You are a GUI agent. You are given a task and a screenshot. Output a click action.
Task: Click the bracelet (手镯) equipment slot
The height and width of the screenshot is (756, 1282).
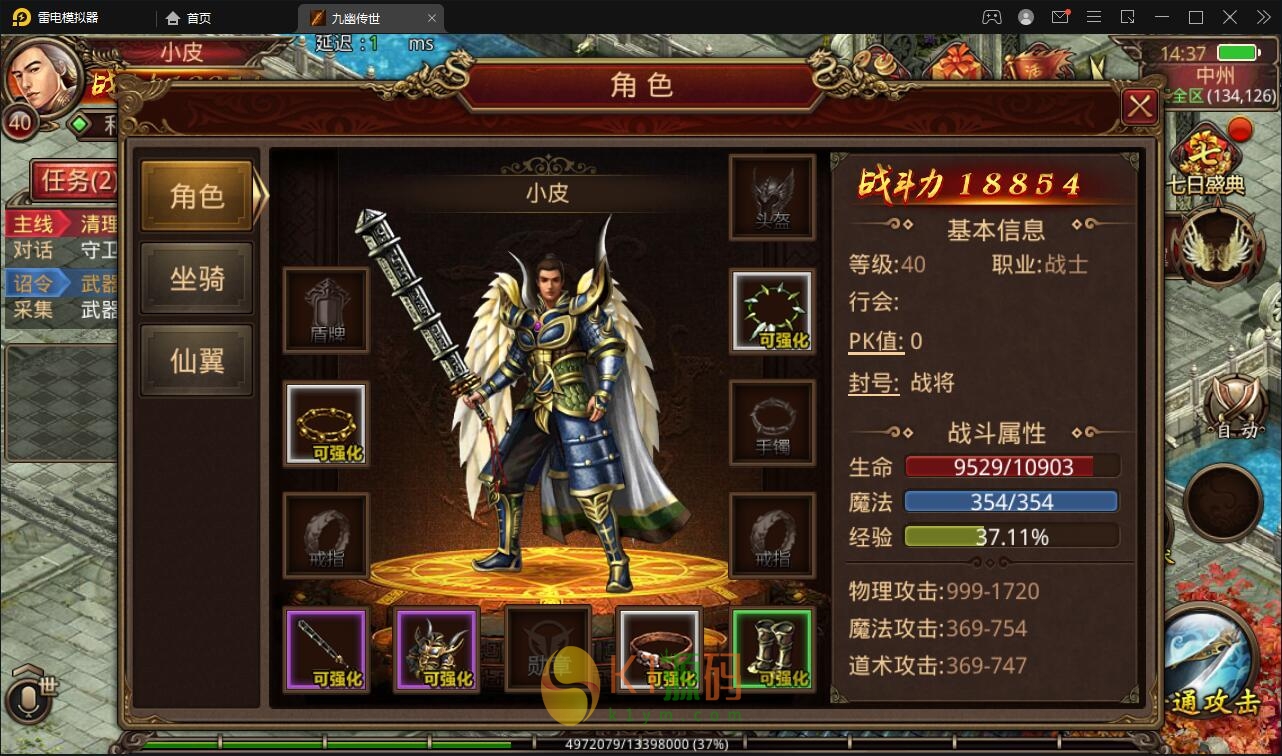click(x=772, y=423)
